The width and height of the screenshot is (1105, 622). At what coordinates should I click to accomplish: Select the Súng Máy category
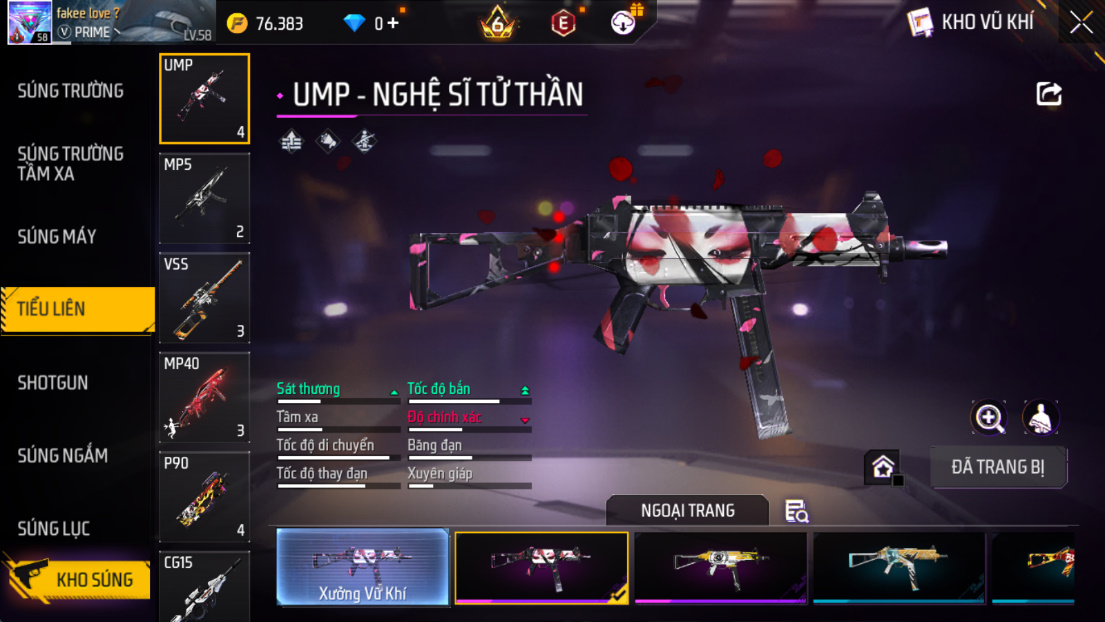pyautogui.click(x=58, y=237)
